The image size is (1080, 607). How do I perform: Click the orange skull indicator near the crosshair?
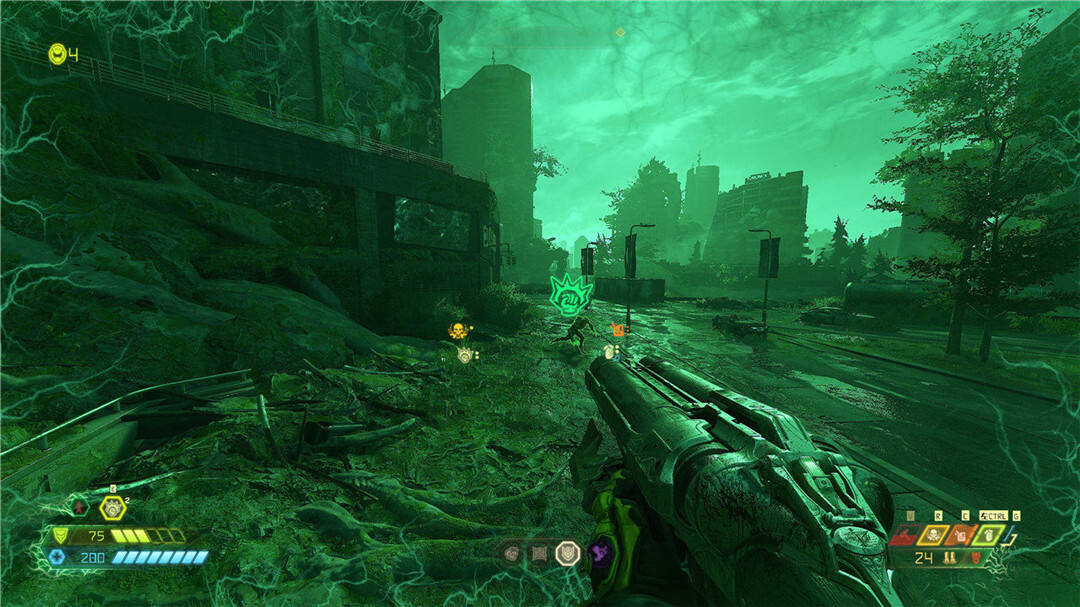(458, 330)
